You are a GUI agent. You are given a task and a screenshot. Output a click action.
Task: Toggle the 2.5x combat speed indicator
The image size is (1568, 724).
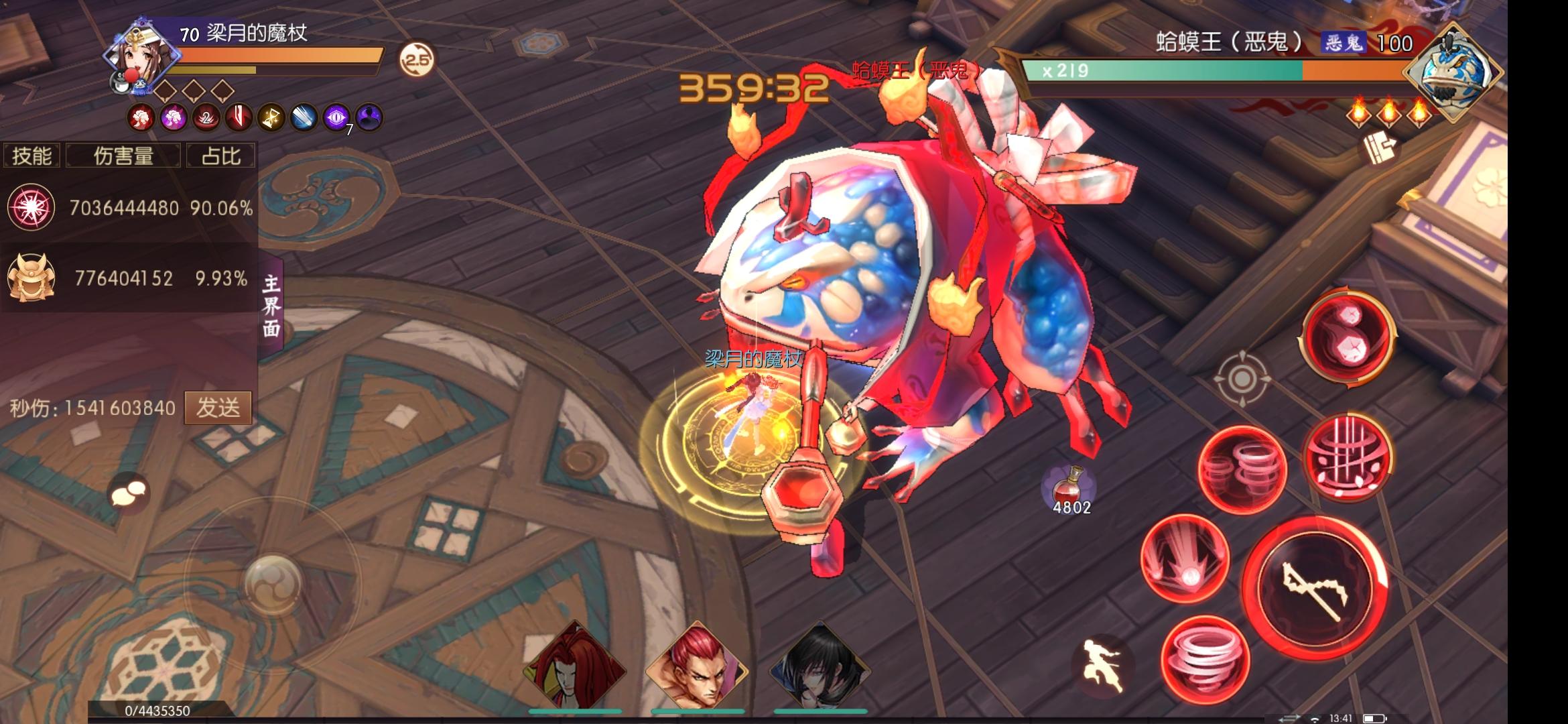[415, 59]
